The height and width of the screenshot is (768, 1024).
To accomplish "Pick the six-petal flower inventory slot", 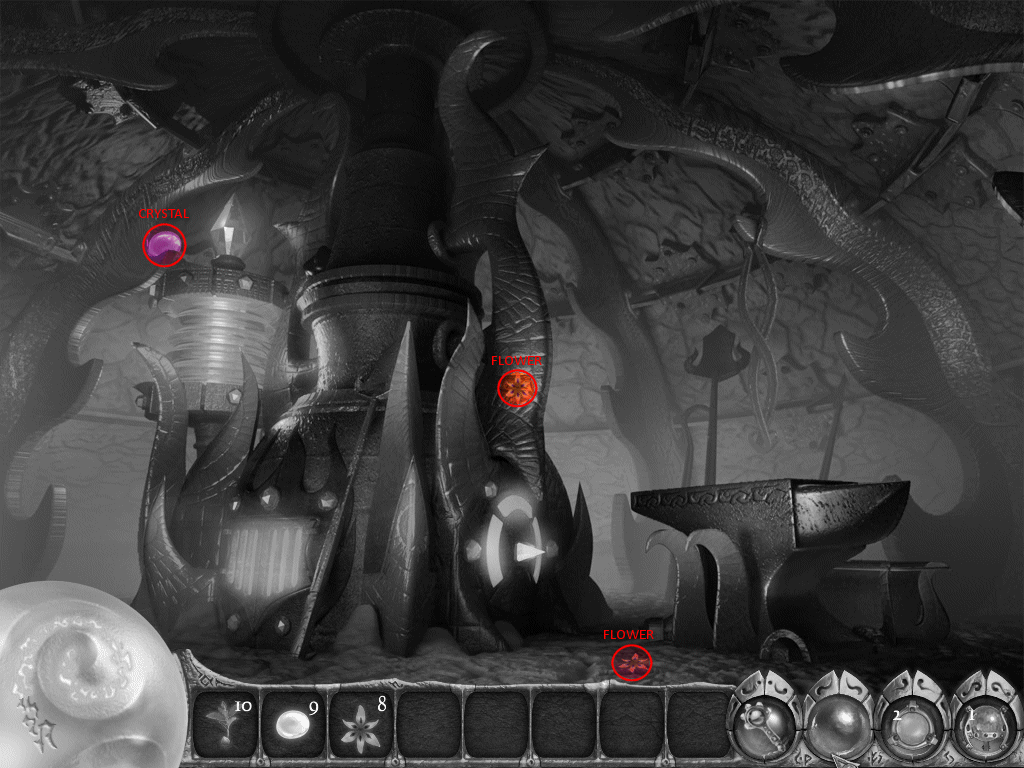I will (x=361, y=724).
